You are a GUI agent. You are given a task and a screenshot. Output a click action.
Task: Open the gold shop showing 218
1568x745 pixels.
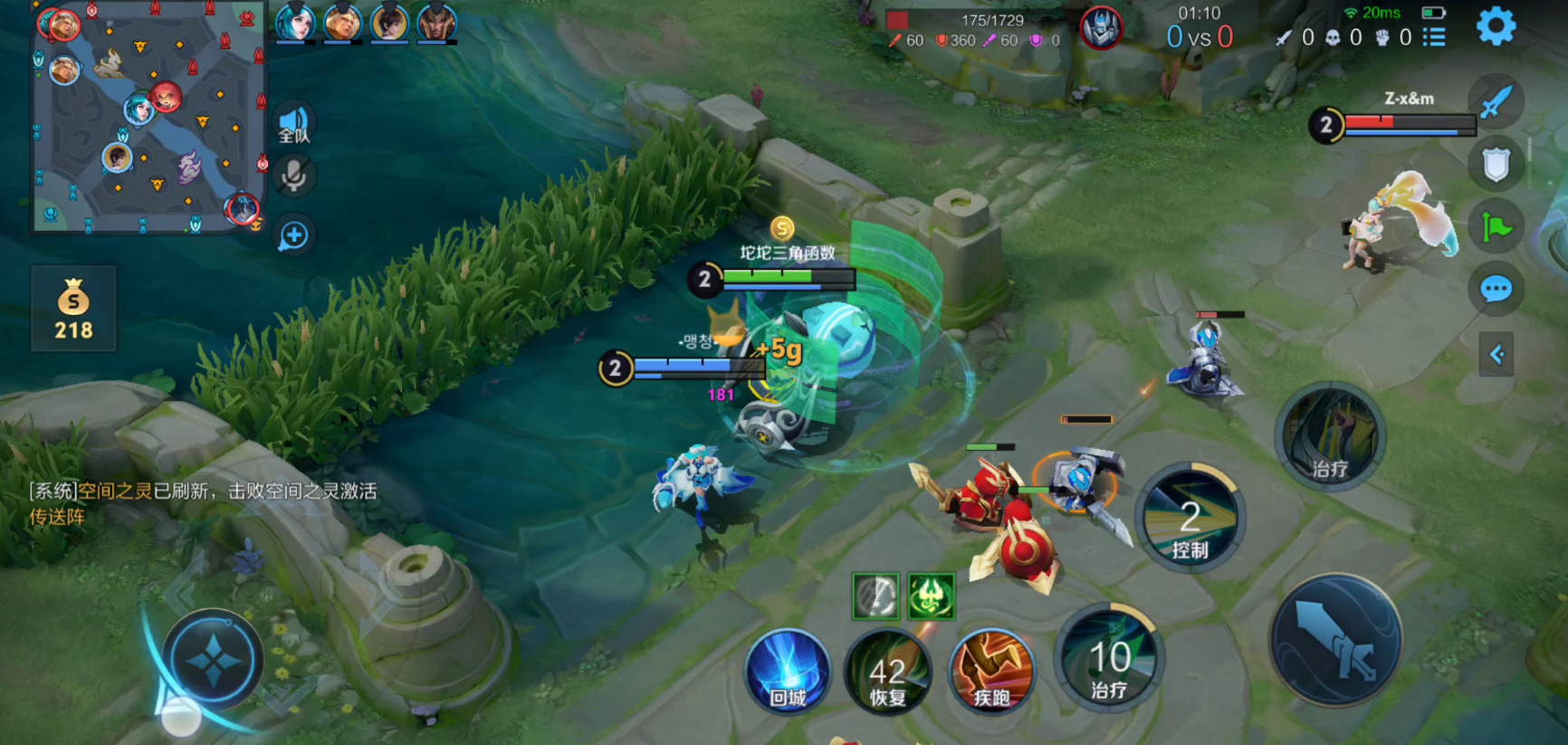click(73, 309)
